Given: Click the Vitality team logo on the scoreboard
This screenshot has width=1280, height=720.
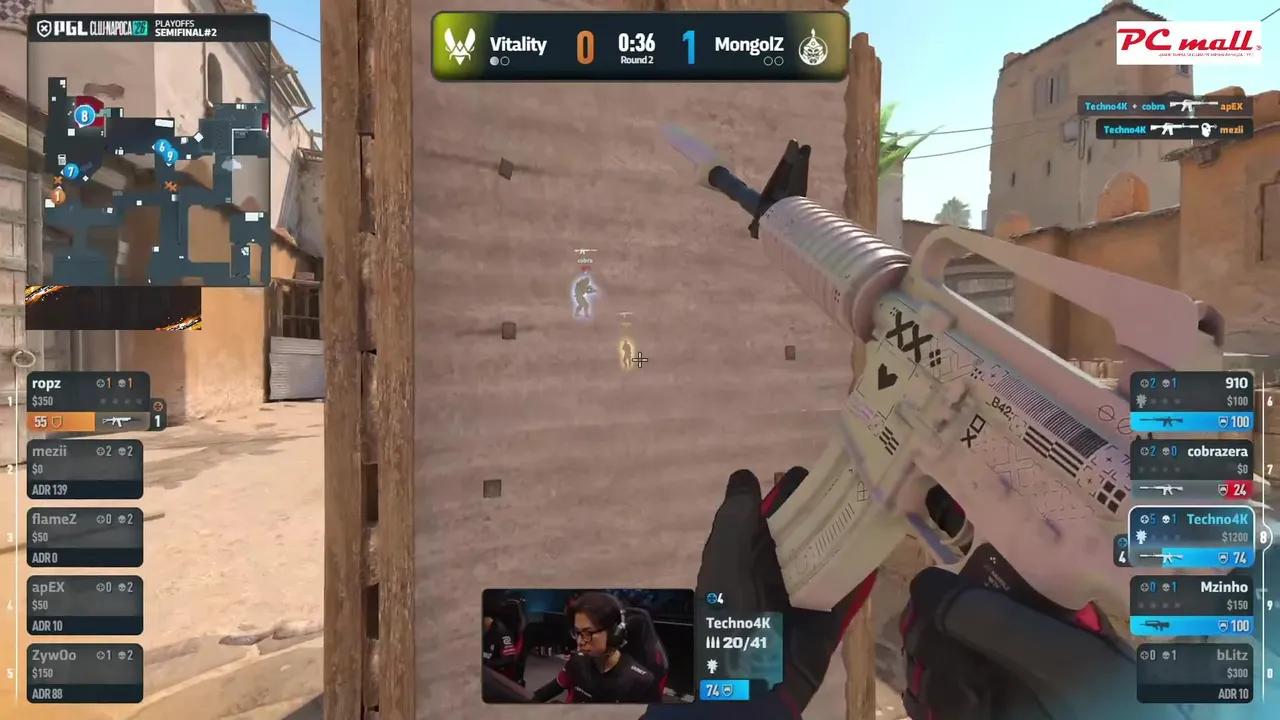Looking at the screenshot, I should pyautogui.click(x=460, y=45).
